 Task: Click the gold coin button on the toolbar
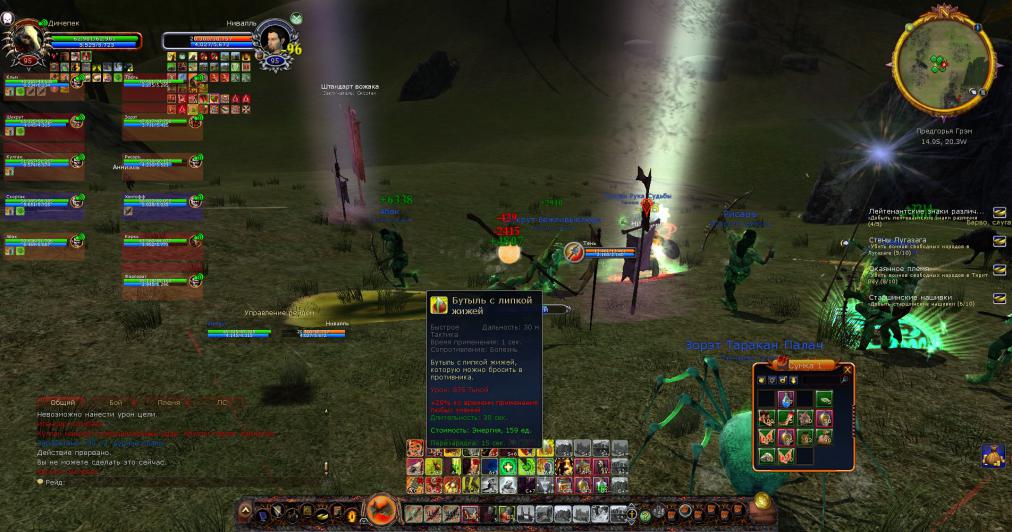pos(761,501)
